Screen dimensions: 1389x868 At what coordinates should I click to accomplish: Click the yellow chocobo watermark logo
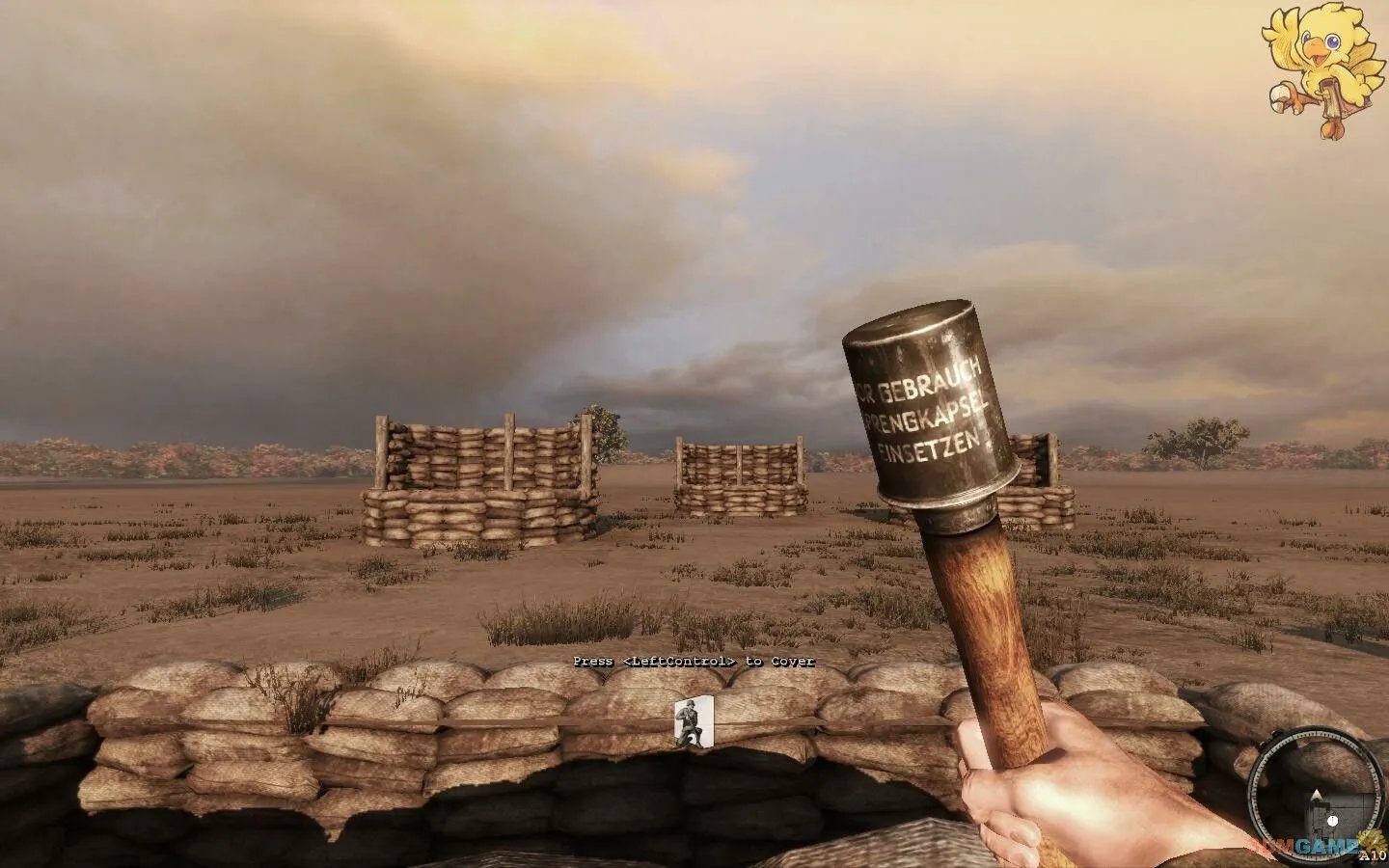pyautogui.click(x=1321, y=69)
